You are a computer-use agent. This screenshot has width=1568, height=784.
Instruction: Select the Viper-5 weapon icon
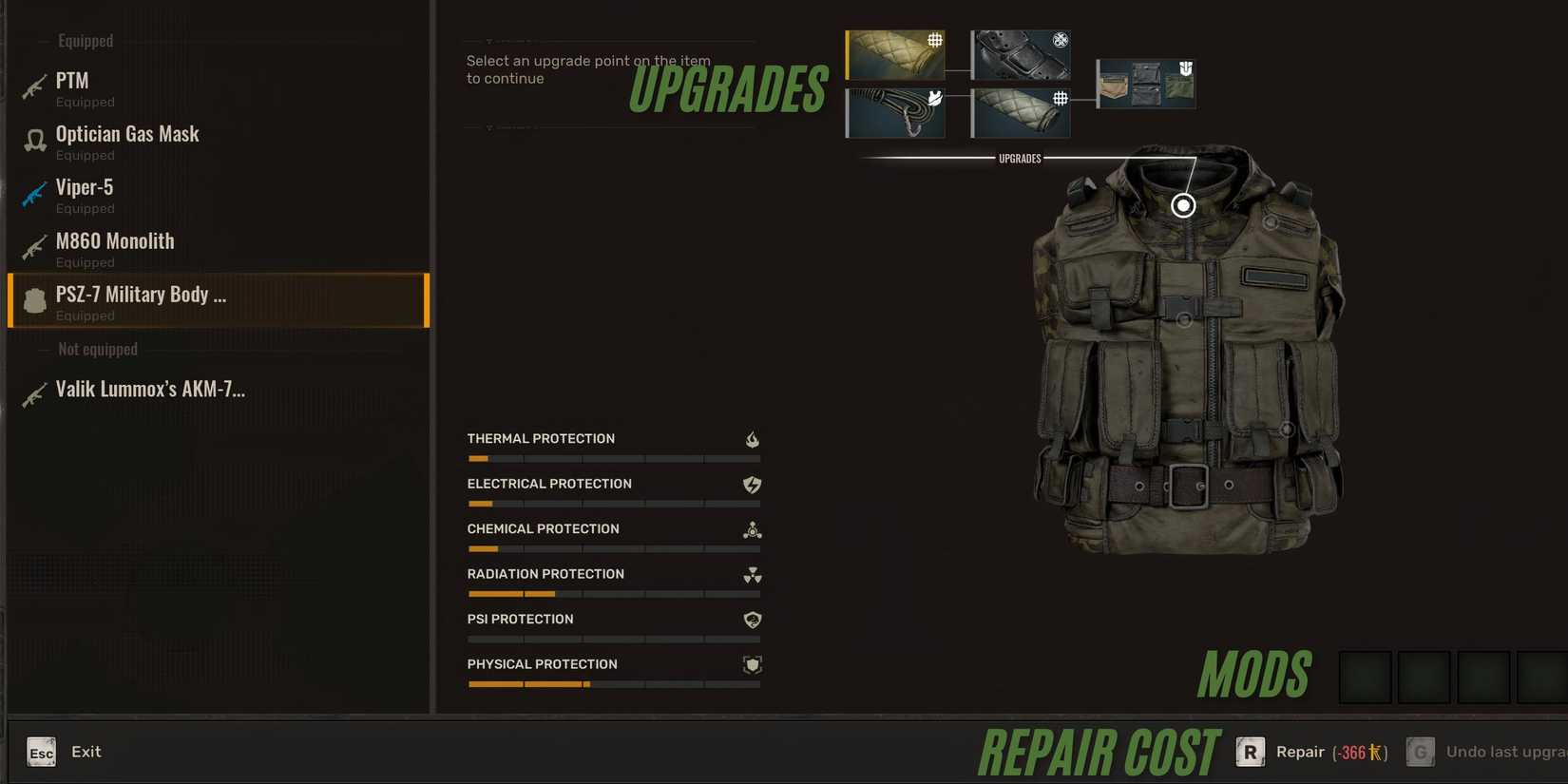click(x=33, y=193)
